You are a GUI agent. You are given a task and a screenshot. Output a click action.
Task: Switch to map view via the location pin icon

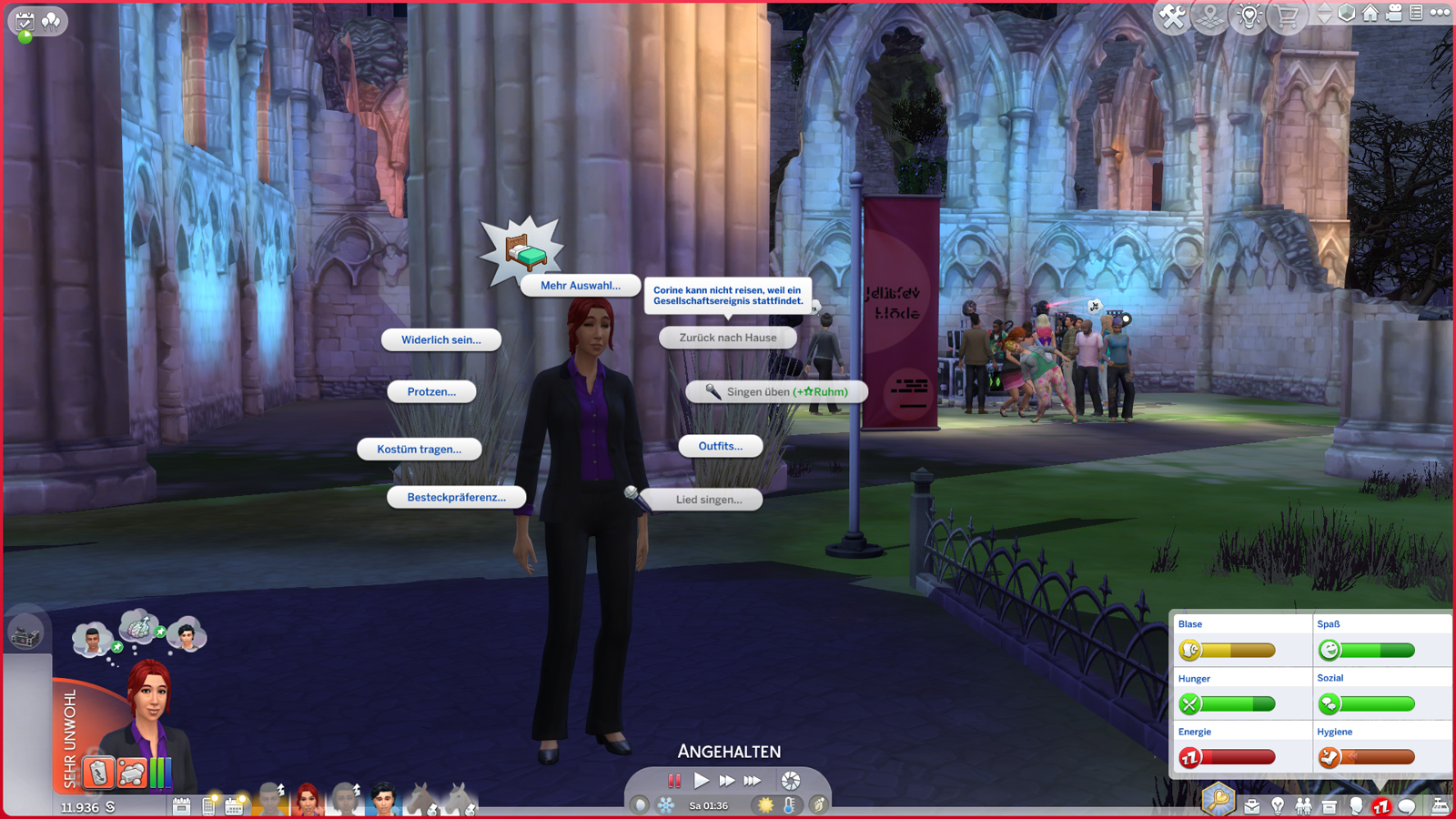click(x=1208, y=15)
